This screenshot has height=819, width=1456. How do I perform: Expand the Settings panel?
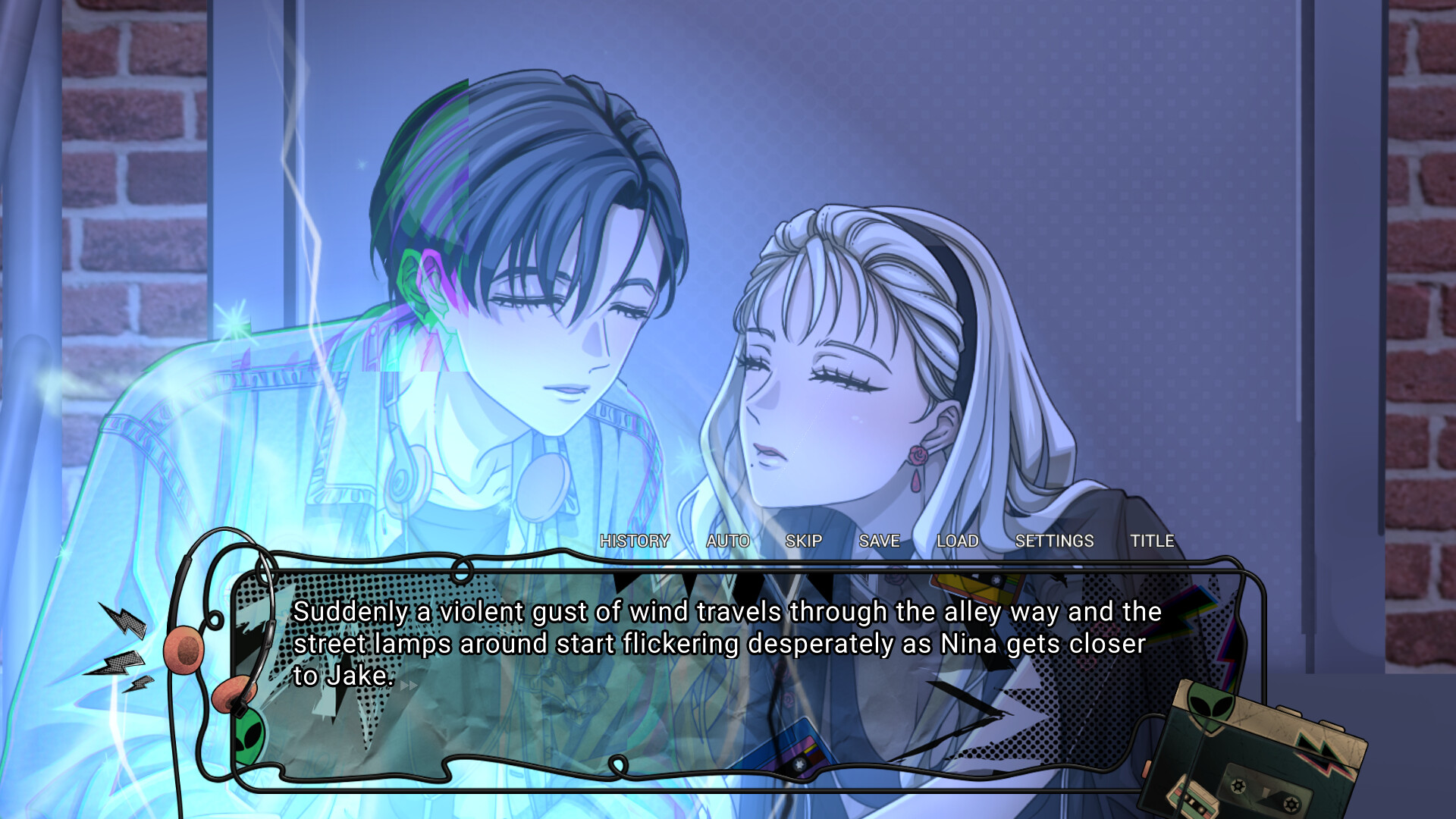point(1056,541)
